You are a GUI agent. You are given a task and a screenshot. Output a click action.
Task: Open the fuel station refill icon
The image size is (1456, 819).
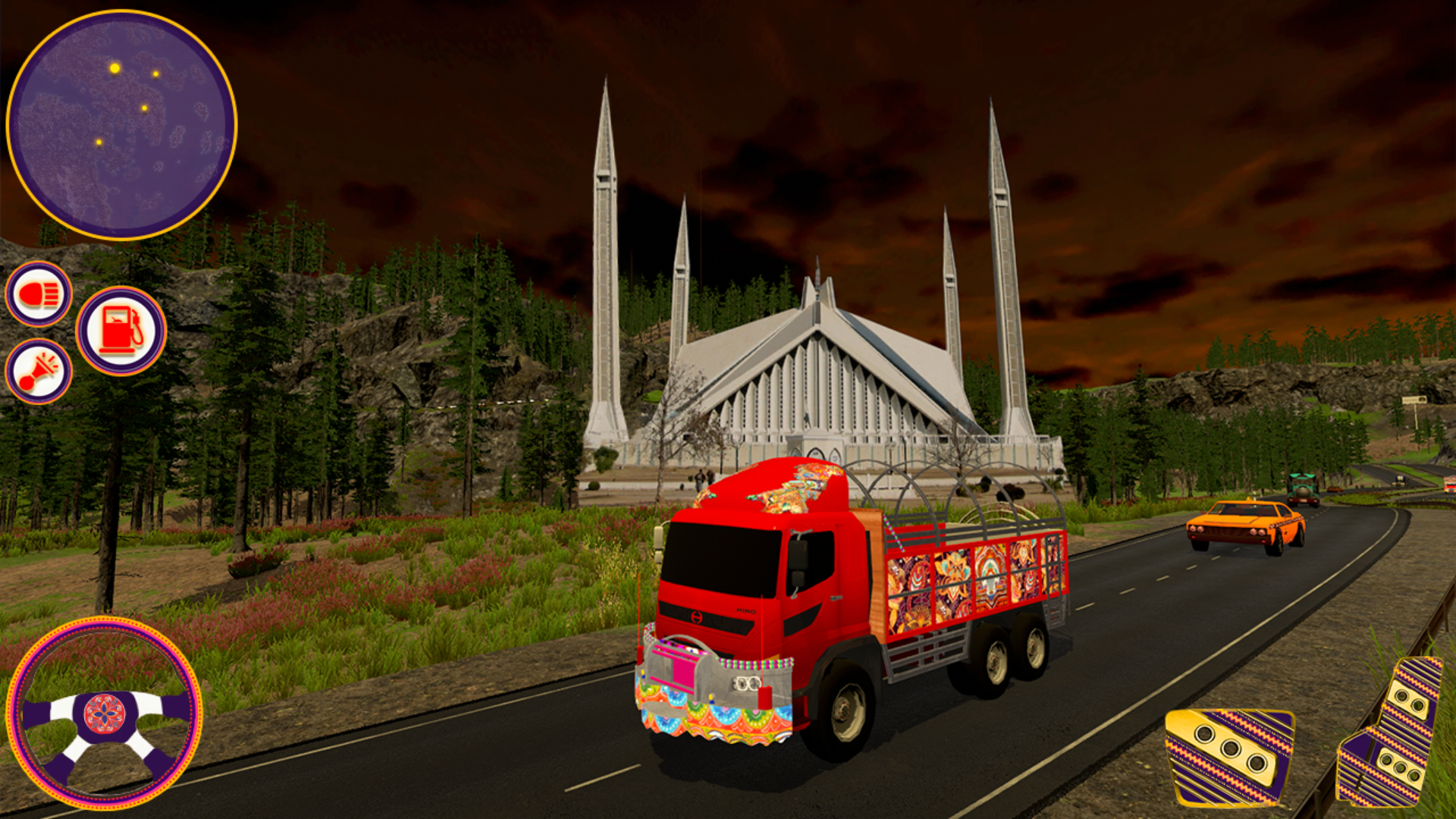pos(121,329)
